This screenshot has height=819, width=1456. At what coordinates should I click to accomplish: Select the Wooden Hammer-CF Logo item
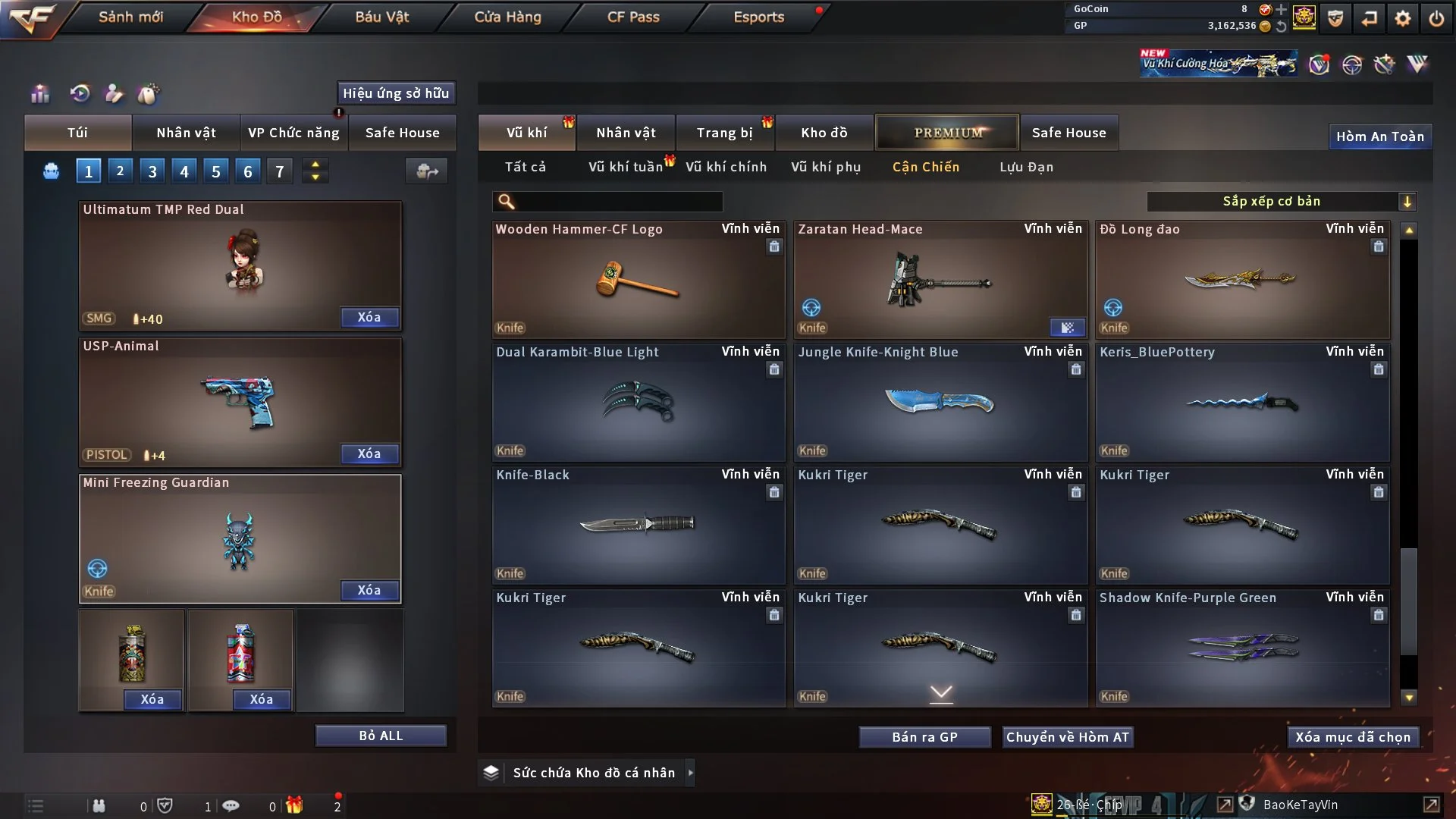tap(638, 281)
